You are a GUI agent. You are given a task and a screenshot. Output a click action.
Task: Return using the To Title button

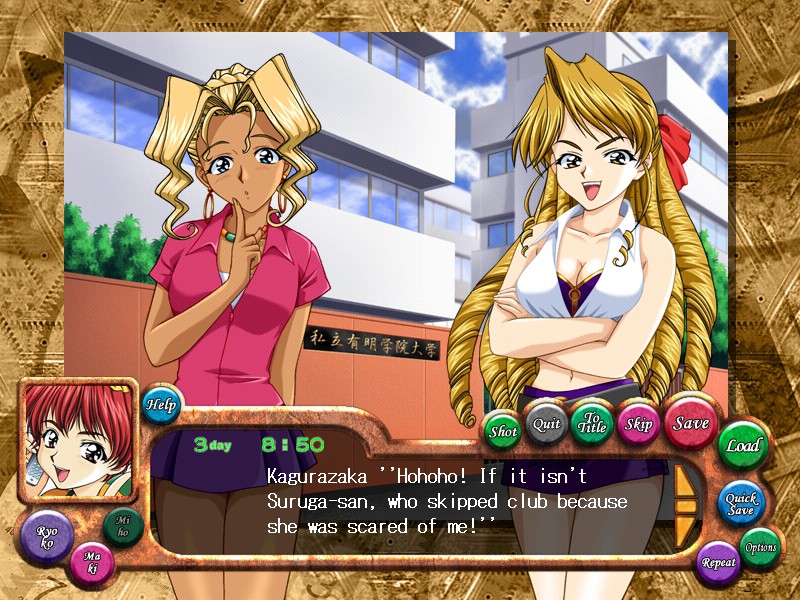pos(591,422)
